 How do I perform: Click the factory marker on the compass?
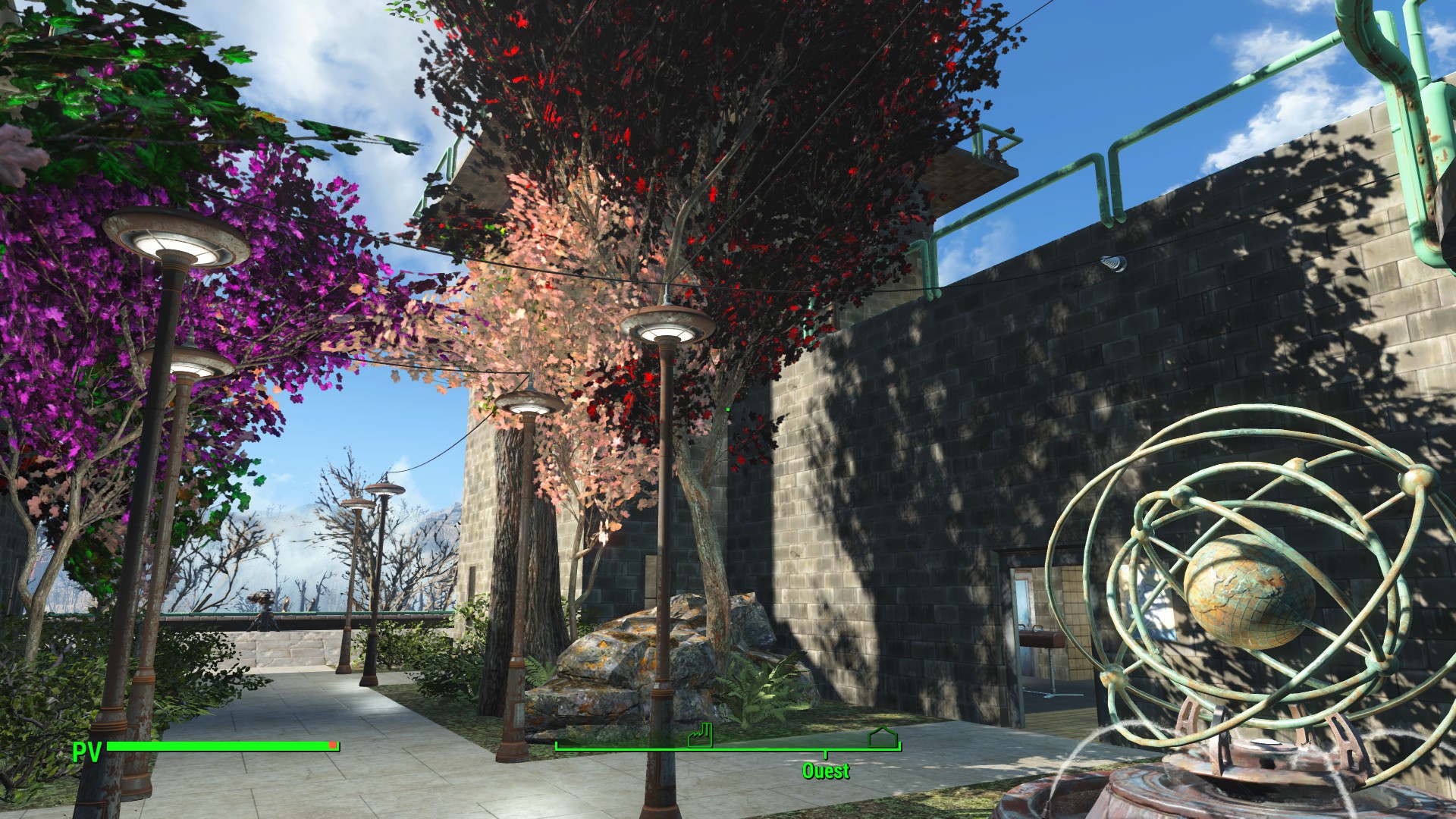click(701, 735)
